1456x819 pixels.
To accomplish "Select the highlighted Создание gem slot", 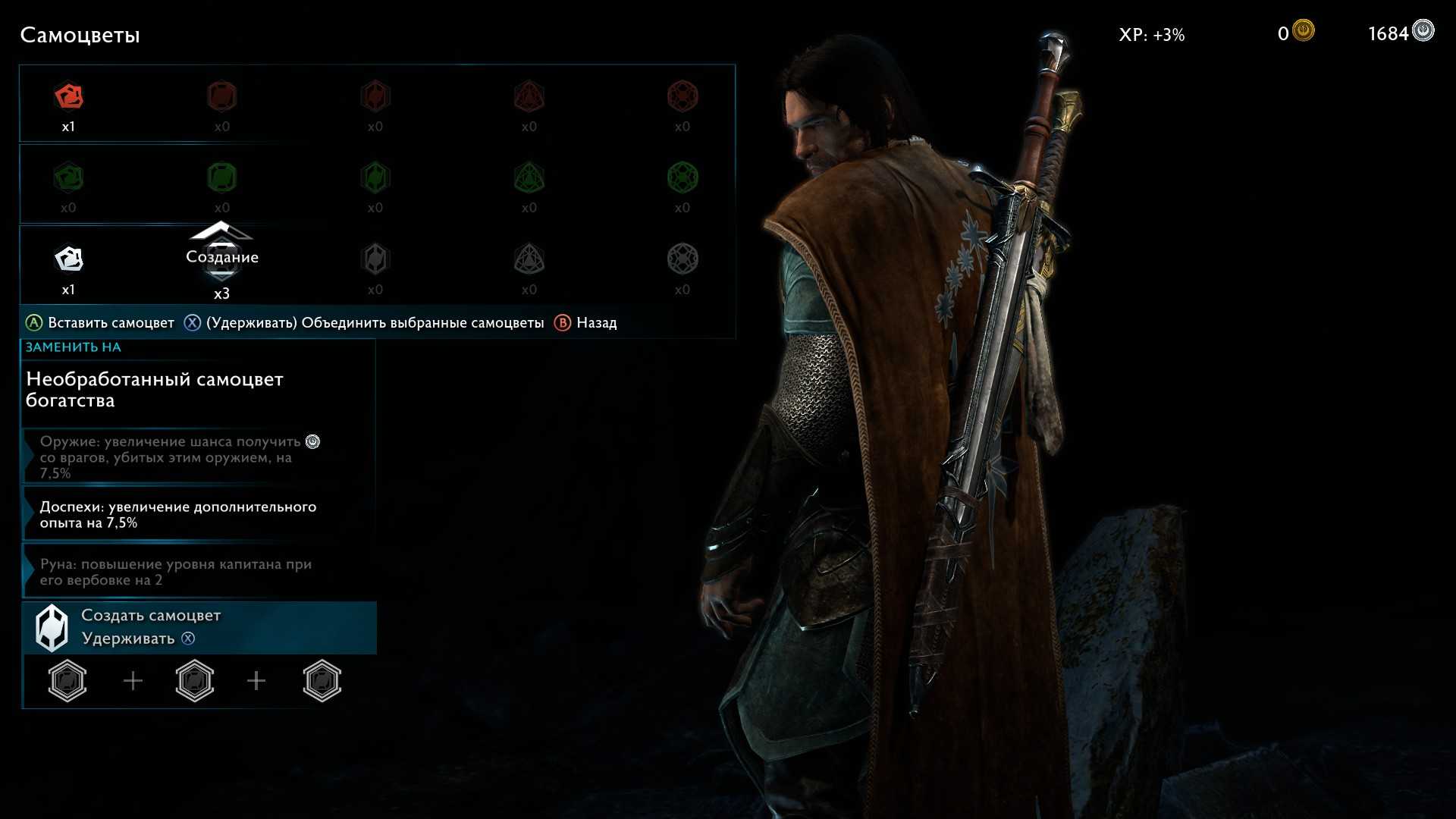I will (221, 259).
